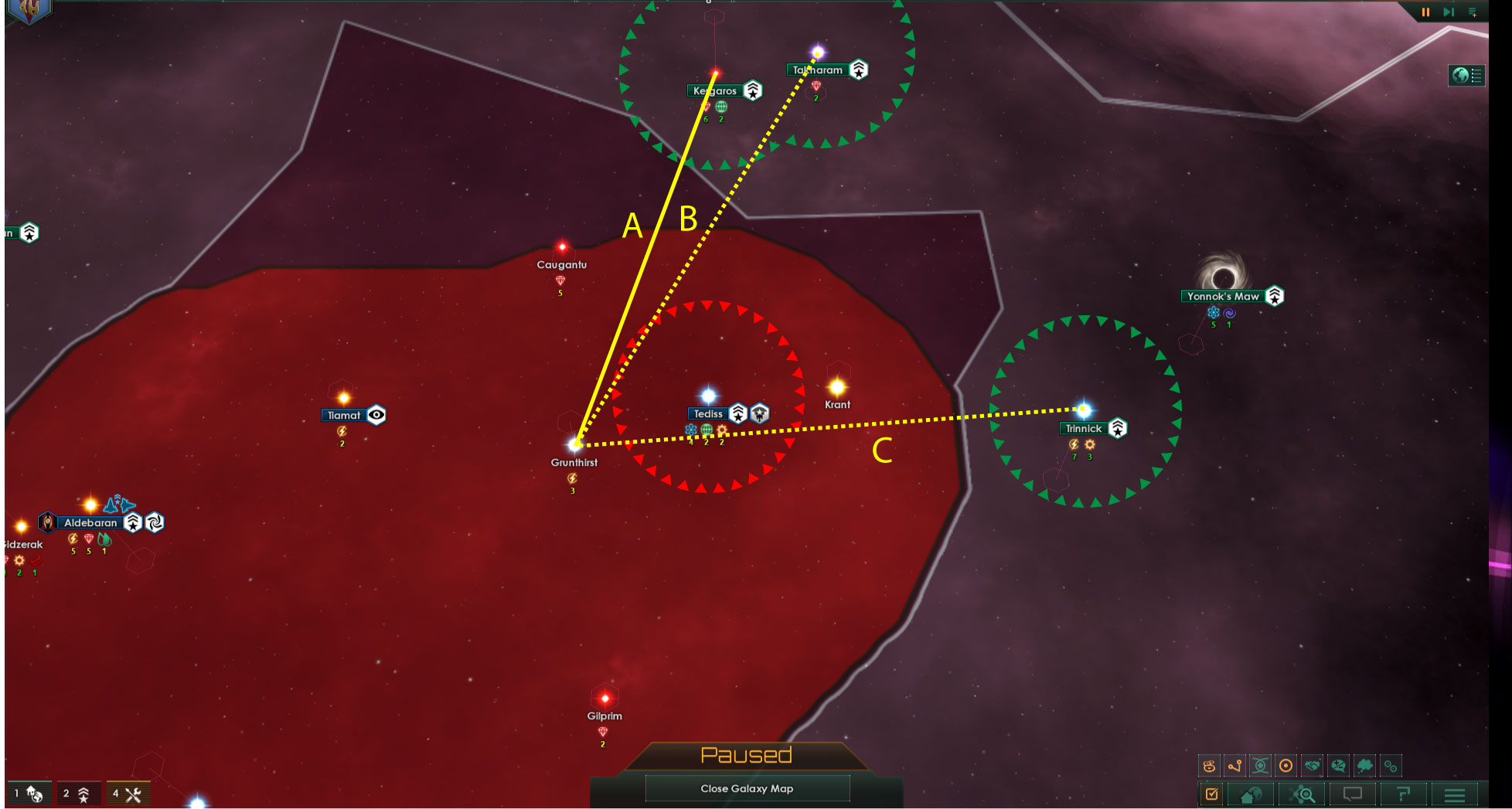Click the starbase icon beside Tediss
Image resolution: width=1512 pixels, height=809 pixels.
pyautogui.click(x=739, y=413)
